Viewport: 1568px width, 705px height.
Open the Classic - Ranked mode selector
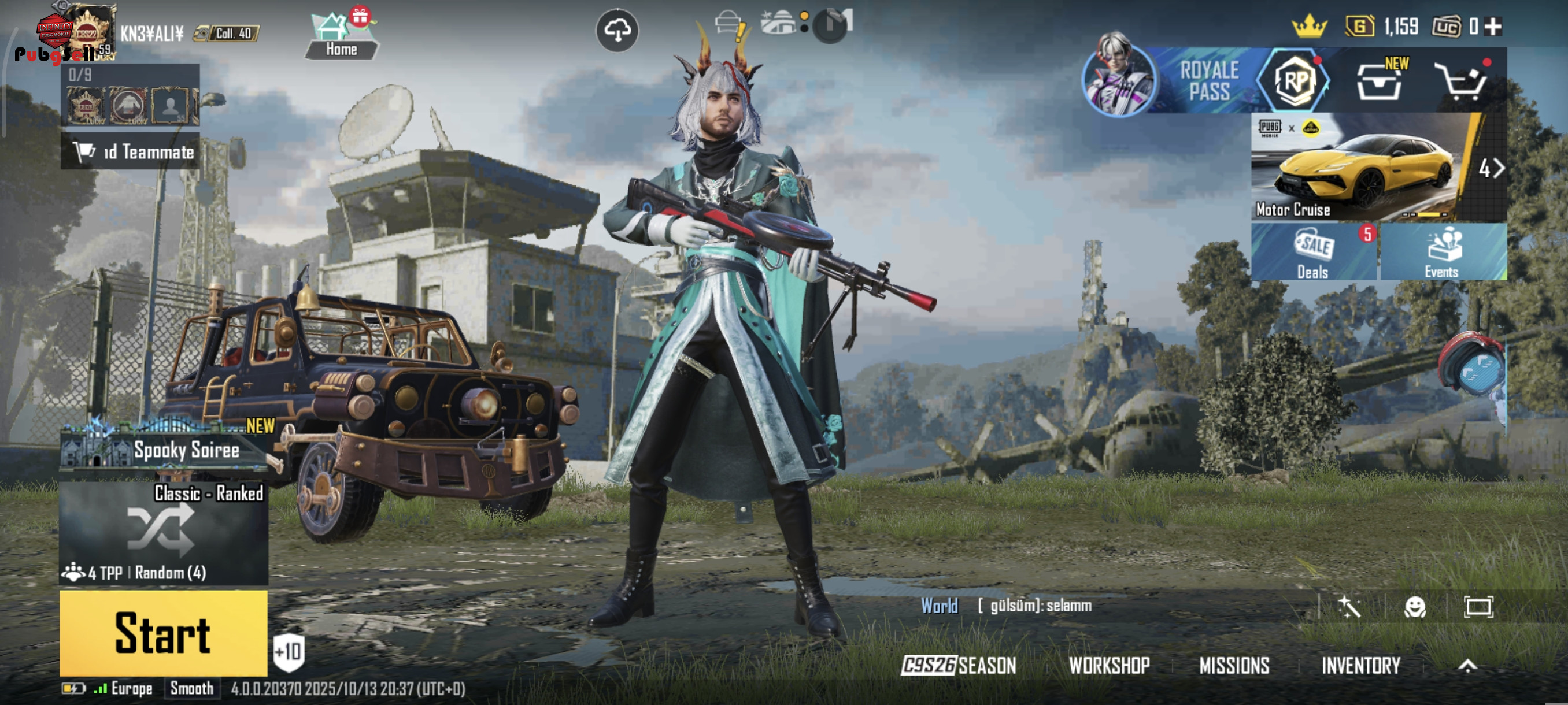(163, 532)
